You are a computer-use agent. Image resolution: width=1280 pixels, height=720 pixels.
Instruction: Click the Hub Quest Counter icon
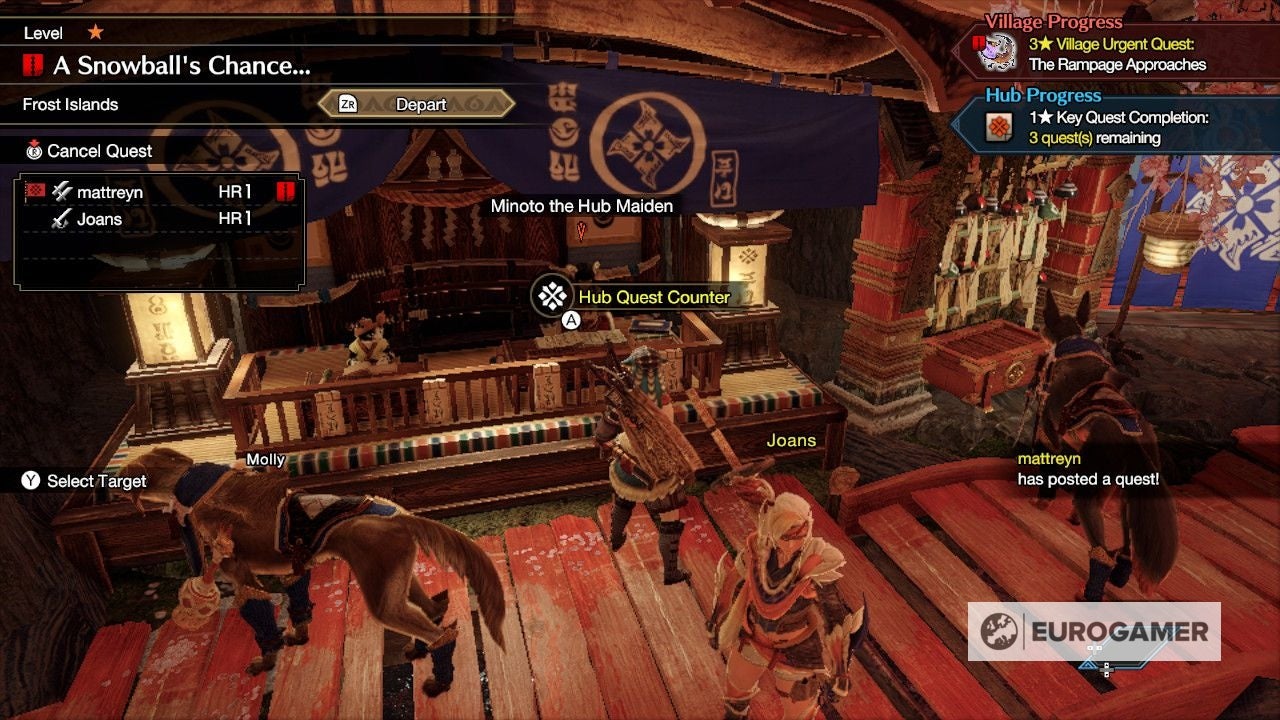(551, 296)
